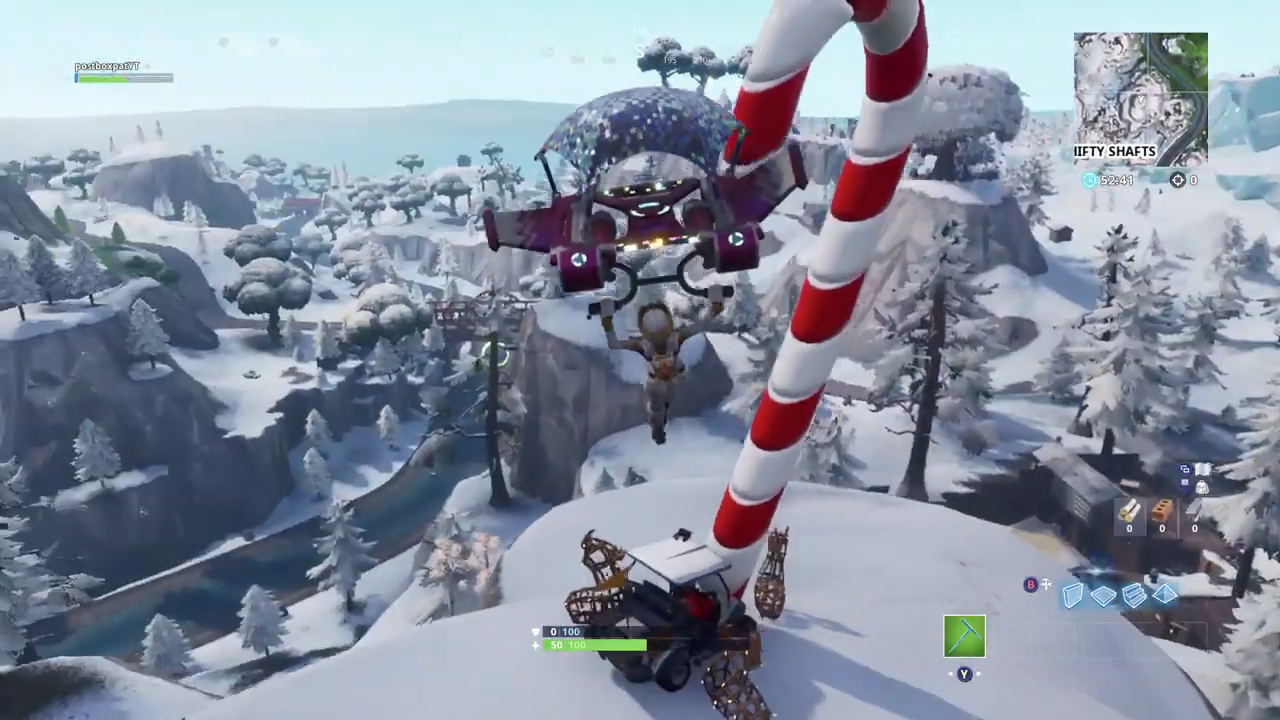Click the brick resource icon

coord(1162,511)
